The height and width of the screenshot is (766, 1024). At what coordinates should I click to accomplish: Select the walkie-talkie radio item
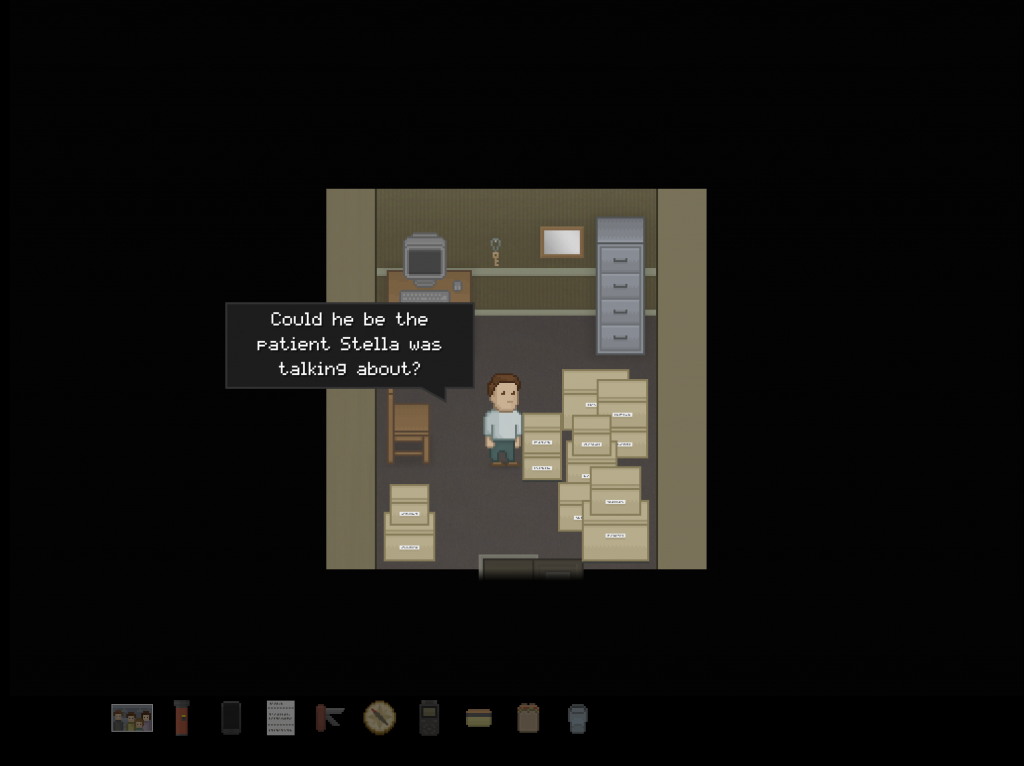pos(429,718)
